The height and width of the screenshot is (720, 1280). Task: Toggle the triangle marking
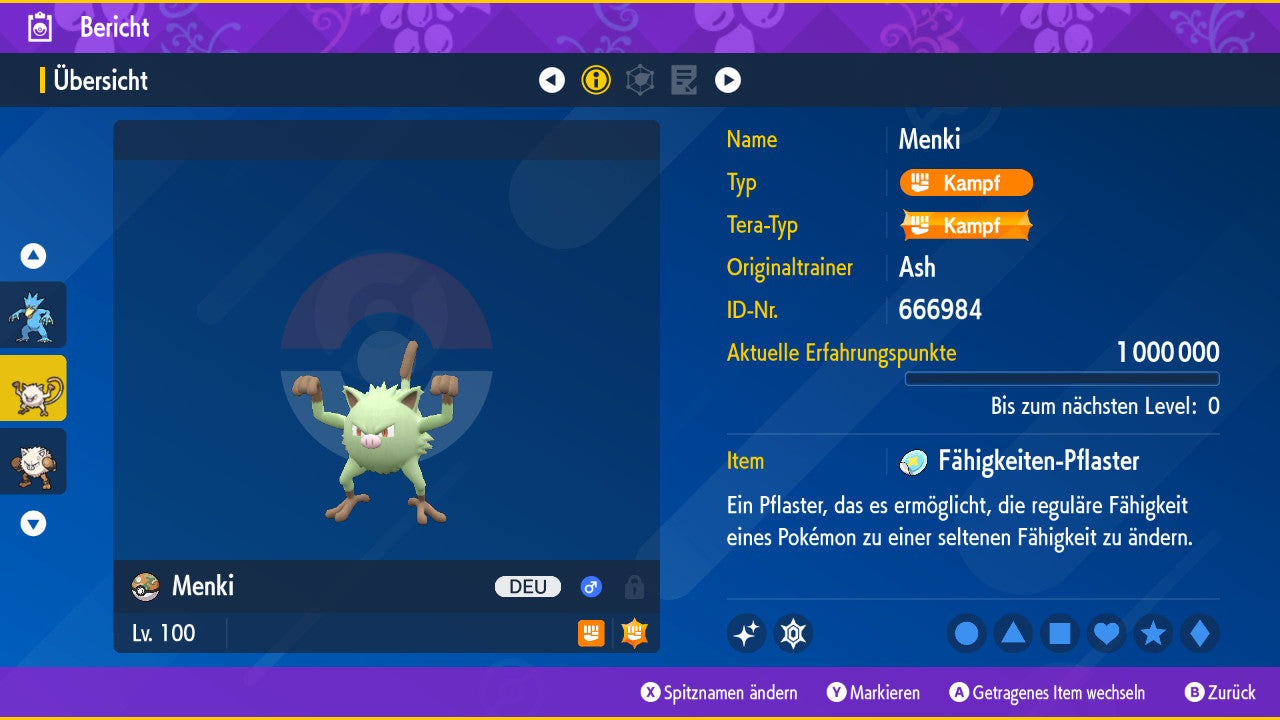(1013, 633)
